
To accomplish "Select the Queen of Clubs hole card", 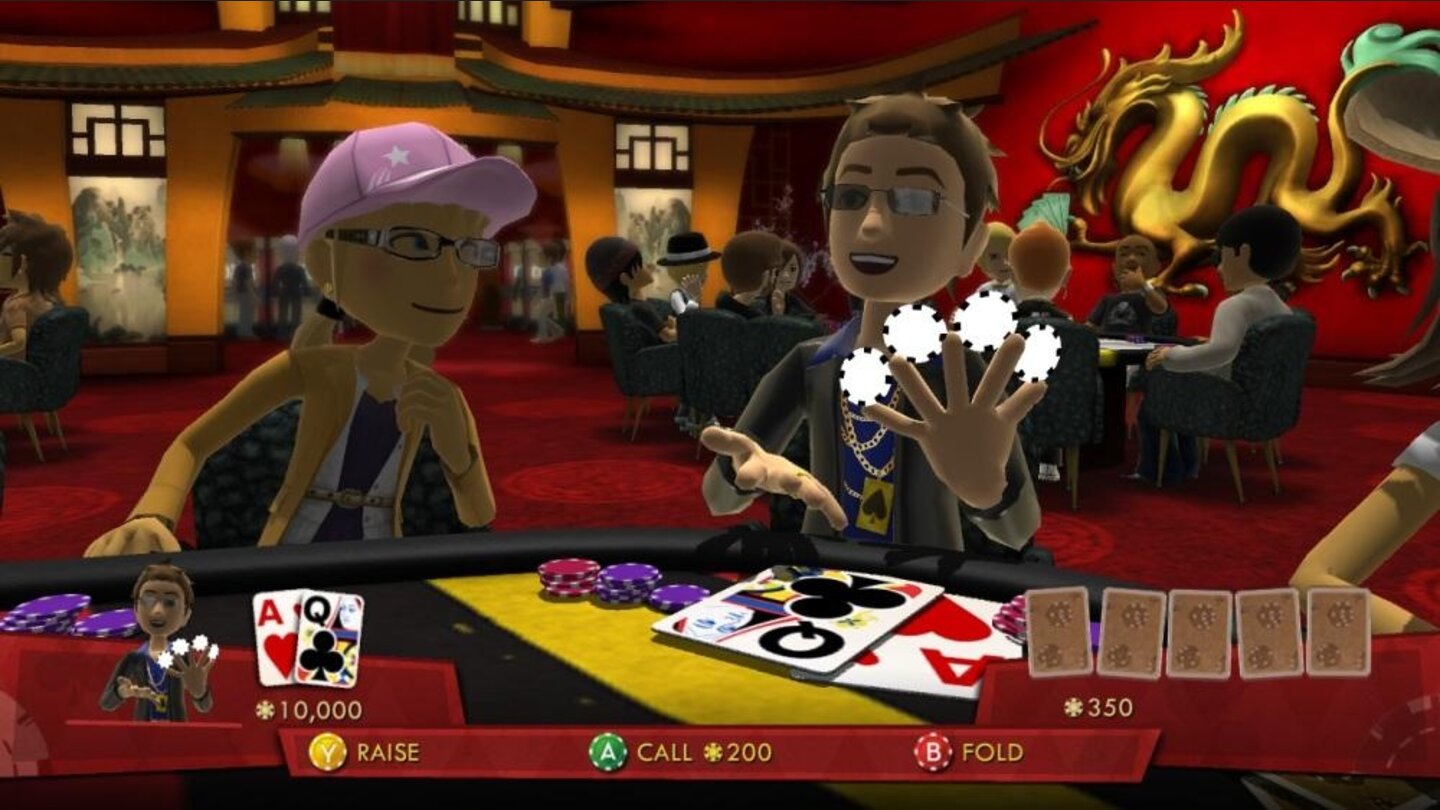I will coord(328,640).
